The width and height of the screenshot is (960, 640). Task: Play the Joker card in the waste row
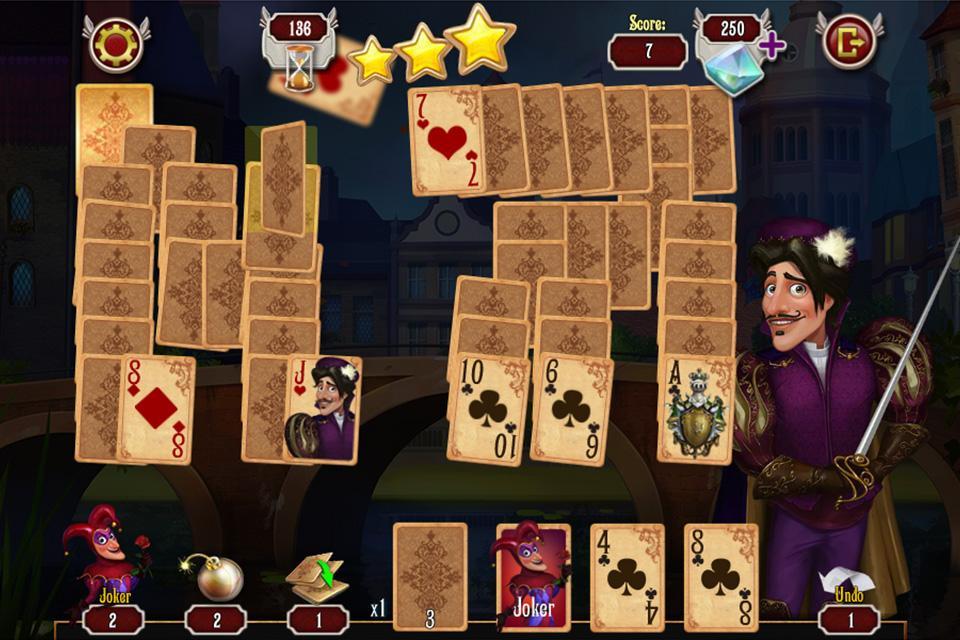533,577
